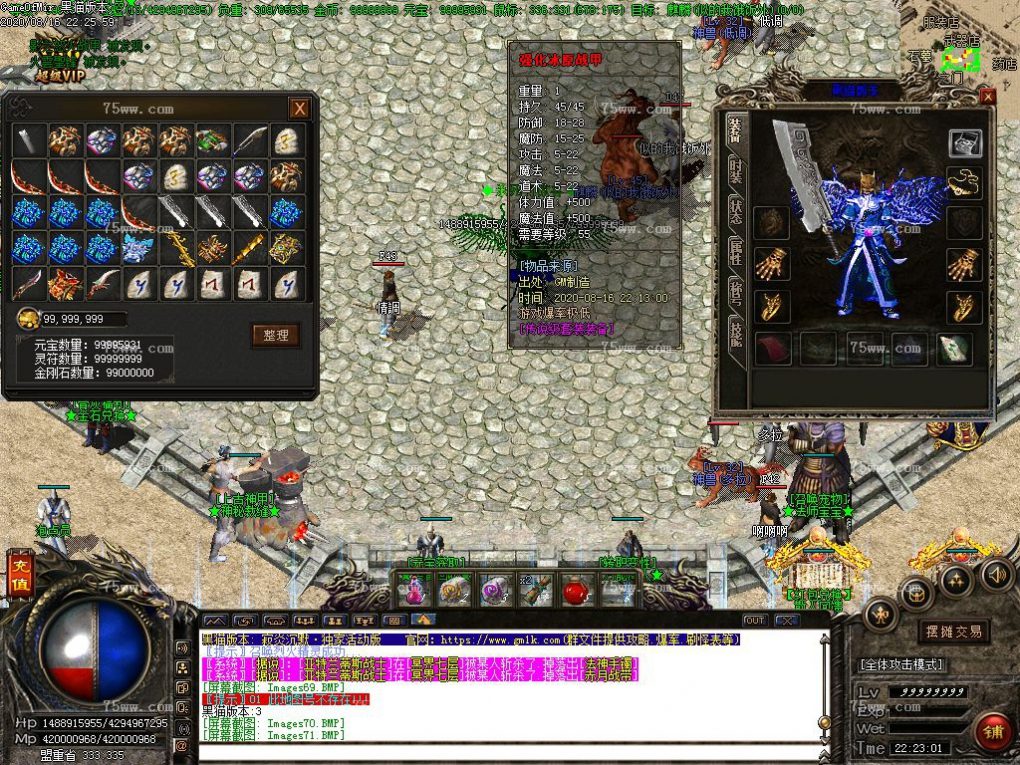Select the 技能 skills tab
1020x765 pixels.
coord(735,335)
